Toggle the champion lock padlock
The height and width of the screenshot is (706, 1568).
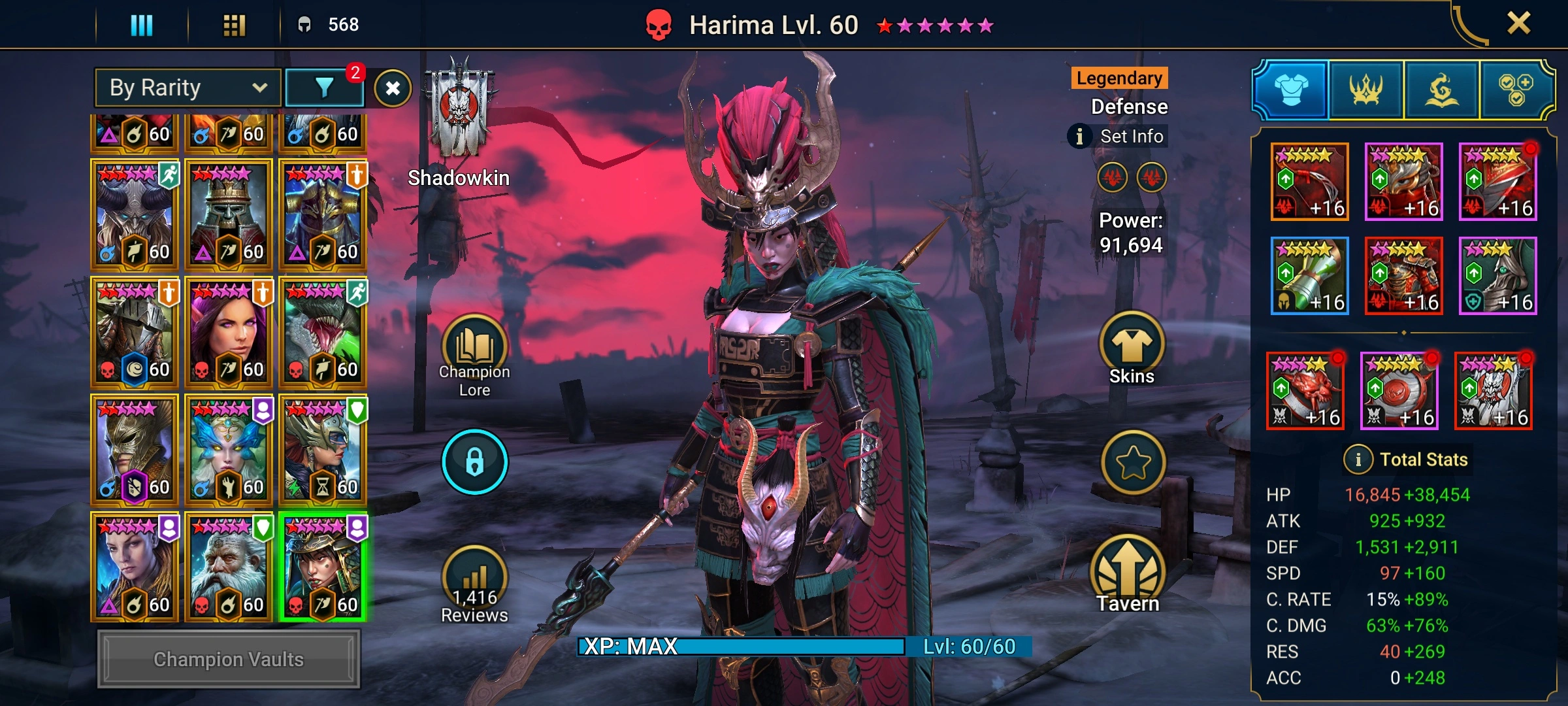pos(474,462)
